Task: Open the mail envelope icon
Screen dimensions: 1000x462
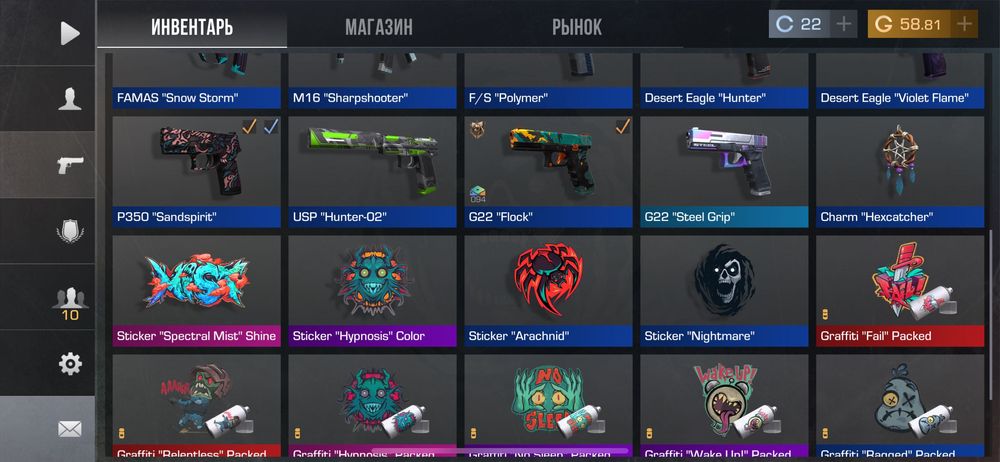Action: 69,429
